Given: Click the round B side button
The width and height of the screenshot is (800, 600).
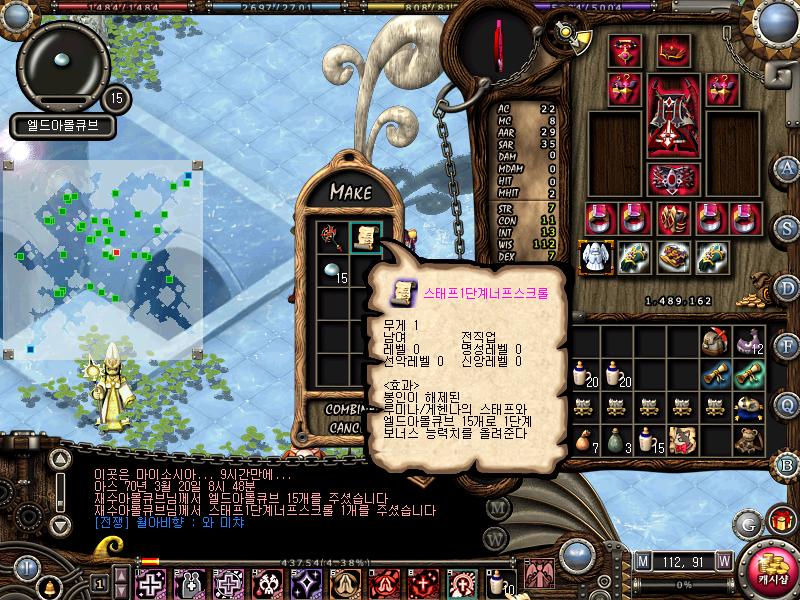Looking at the screenshot, I should point(786,463).
